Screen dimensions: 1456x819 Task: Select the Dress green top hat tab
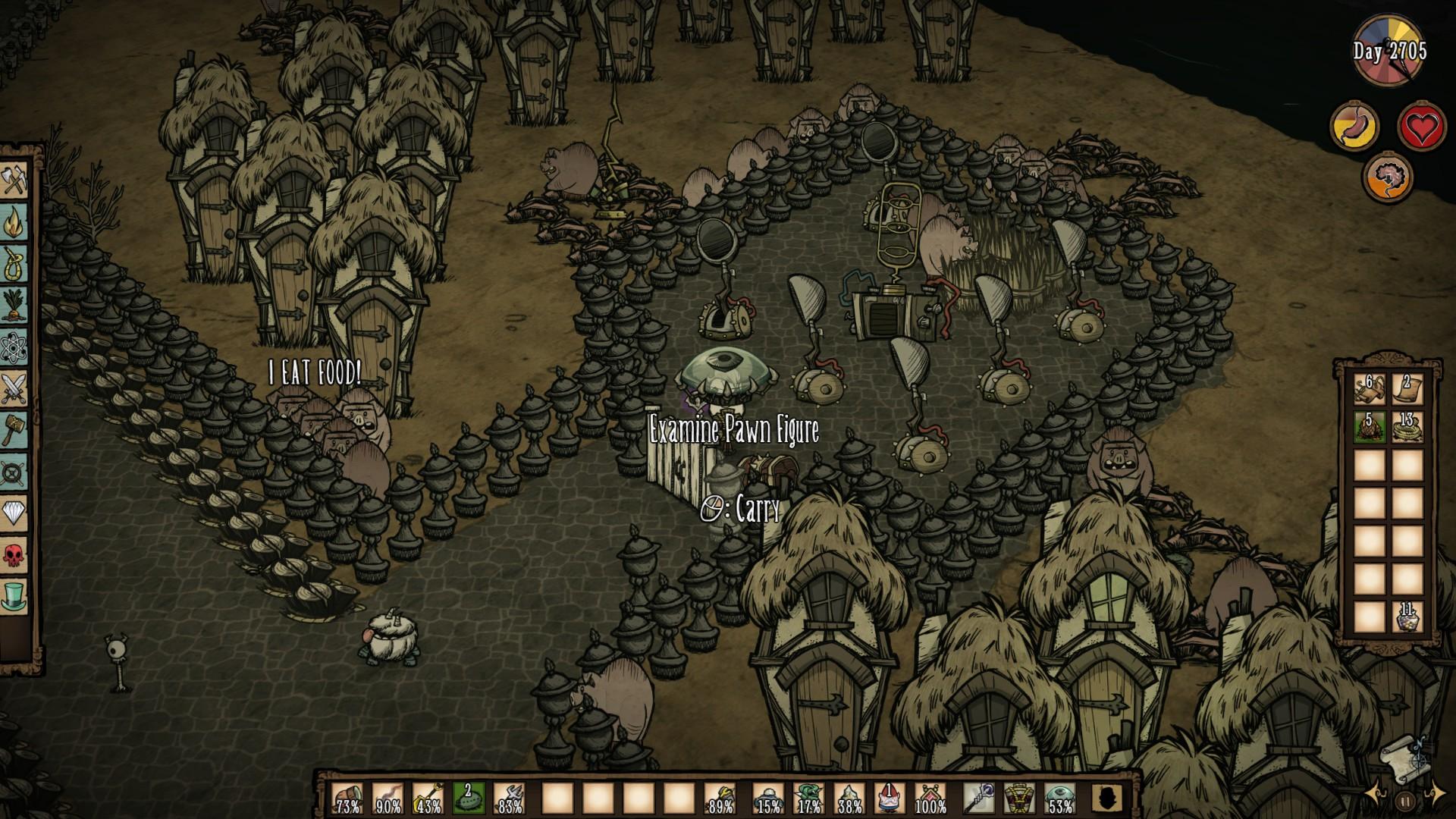pos(14,595)
